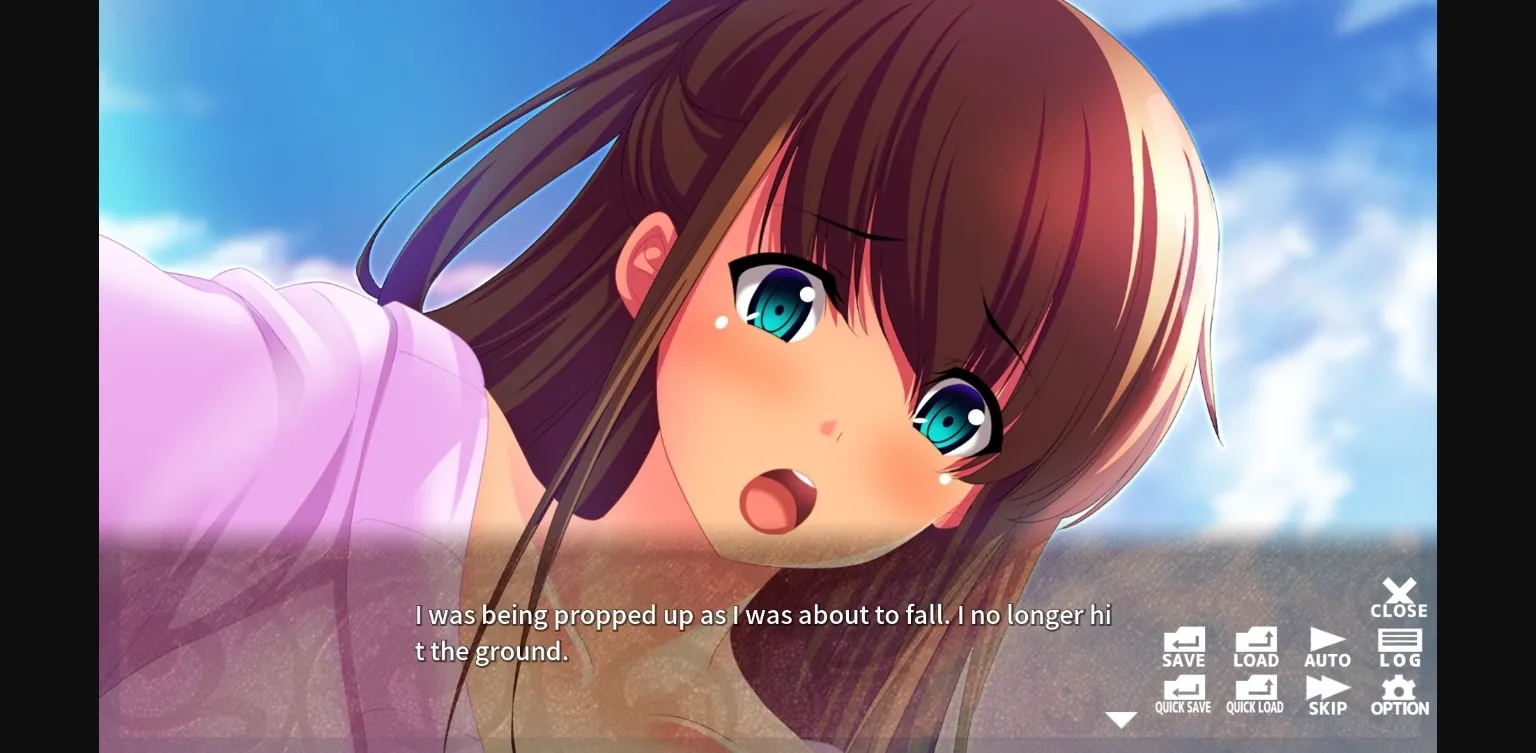1536x753 pixels.
Task: Open the game configuration via OPTION
Action: tap(1400, 692)
